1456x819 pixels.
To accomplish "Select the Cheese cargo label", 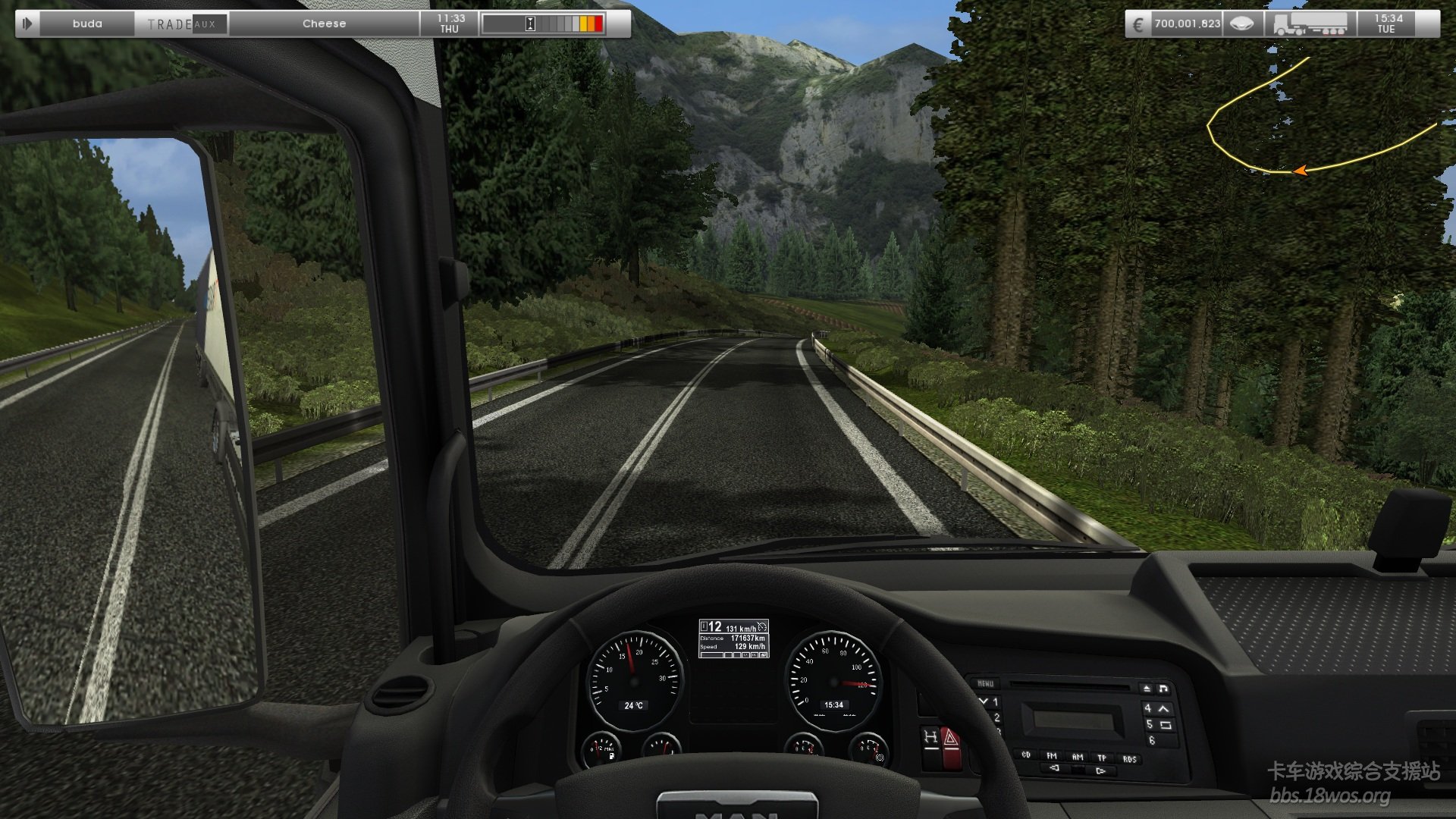I will click(324, 24).
